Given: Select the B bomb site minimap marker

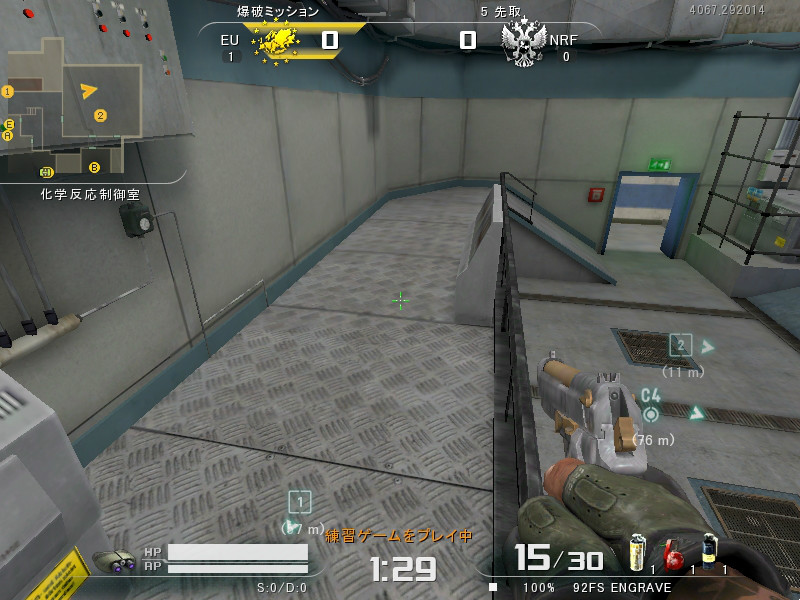Looking at the screenshot, I should tap(95, 167).
